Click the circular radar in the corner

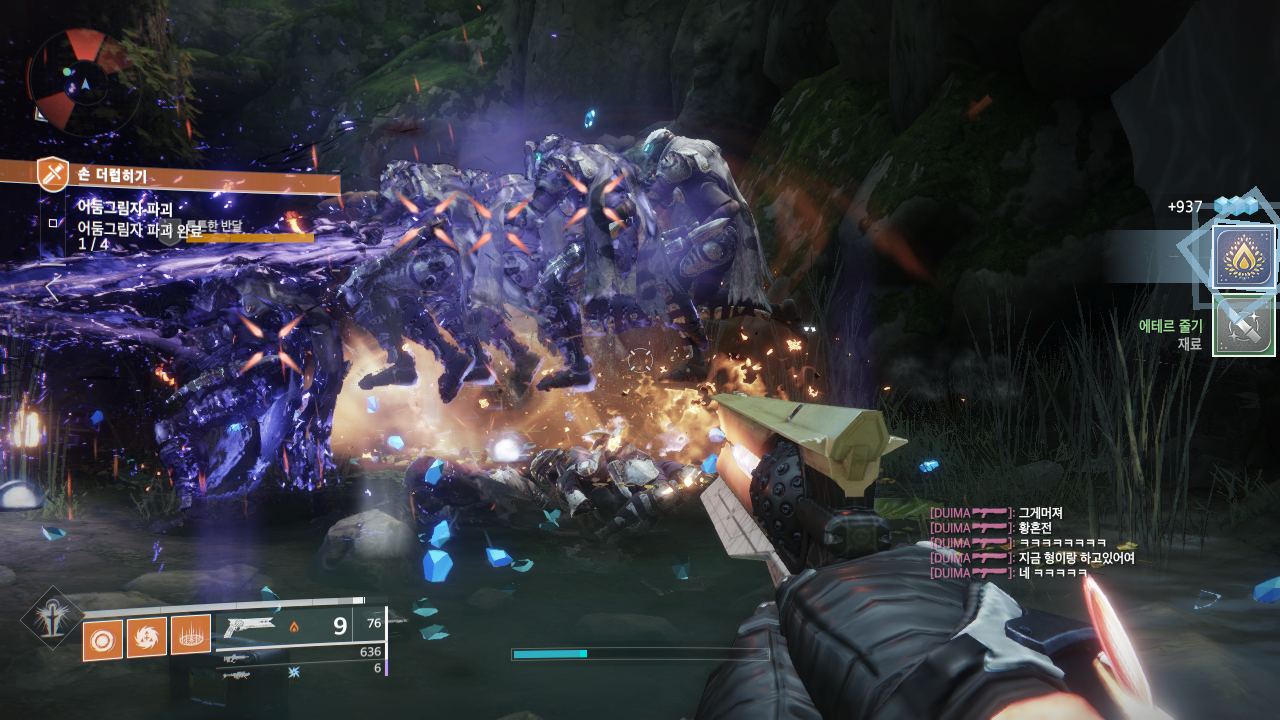(x=80, y=82)
